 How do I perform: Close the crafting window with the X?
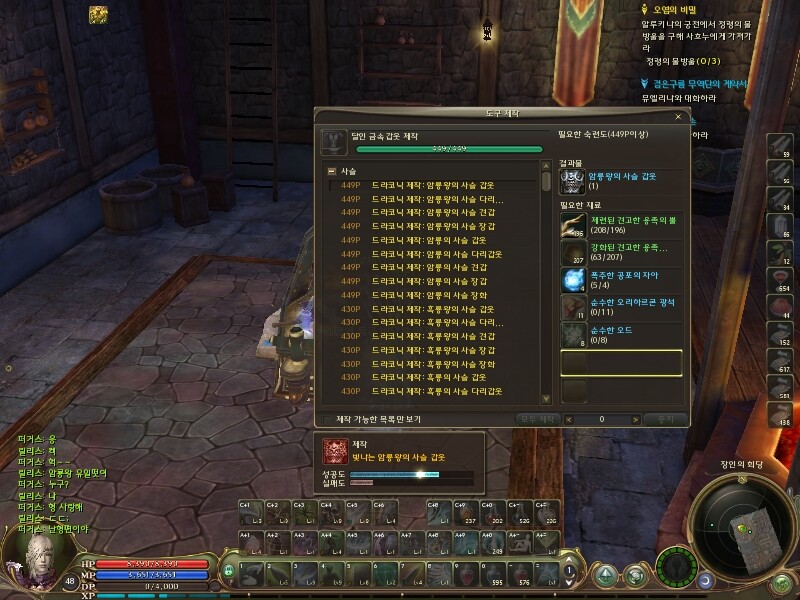(680, 117)
